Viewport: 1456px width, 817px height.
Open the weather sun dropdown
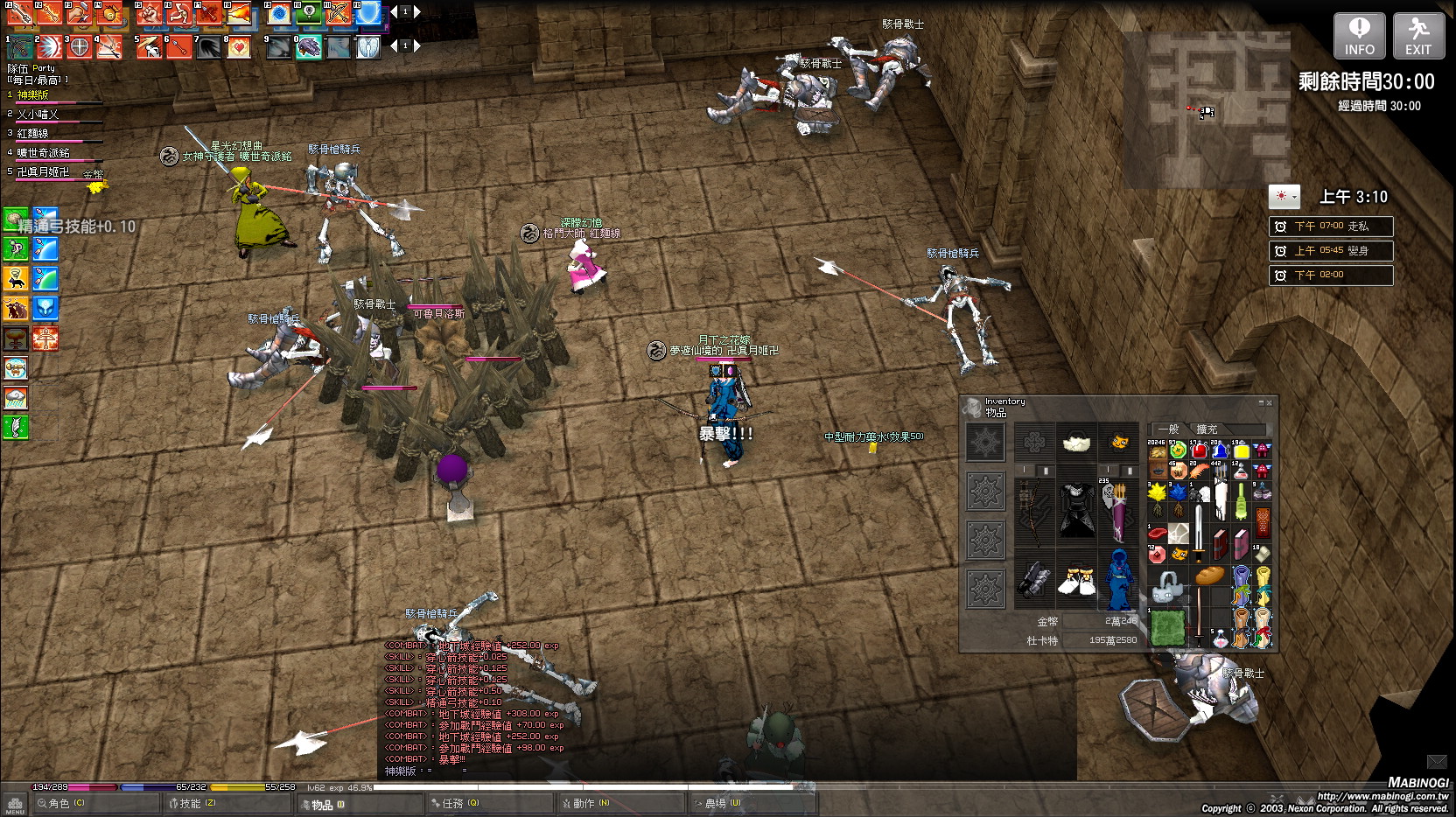pyautogui.click(x=1284, y=196)
